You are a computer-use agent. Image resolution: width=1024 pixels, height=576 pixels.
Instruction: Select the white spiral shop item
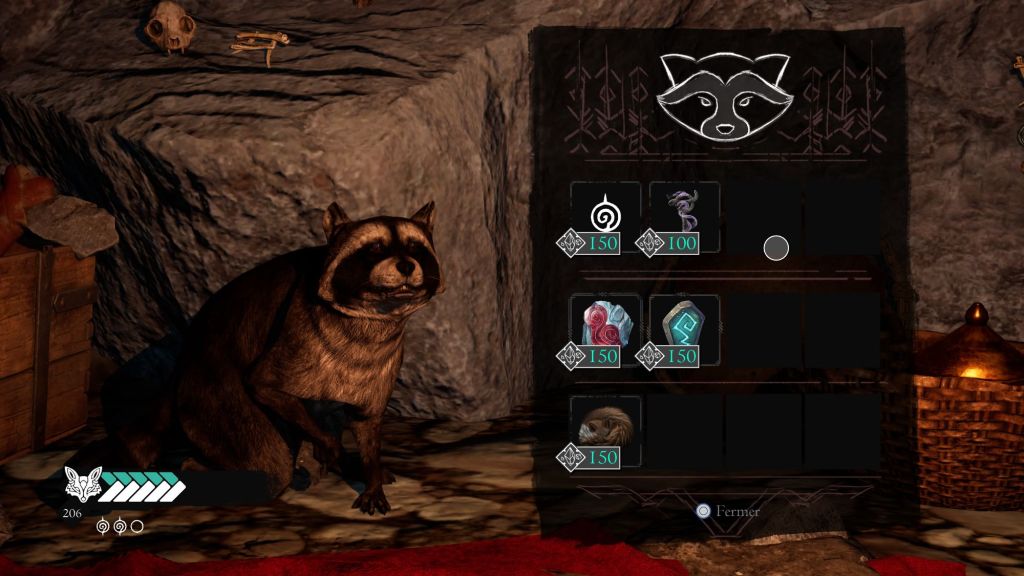click(605, 214)
